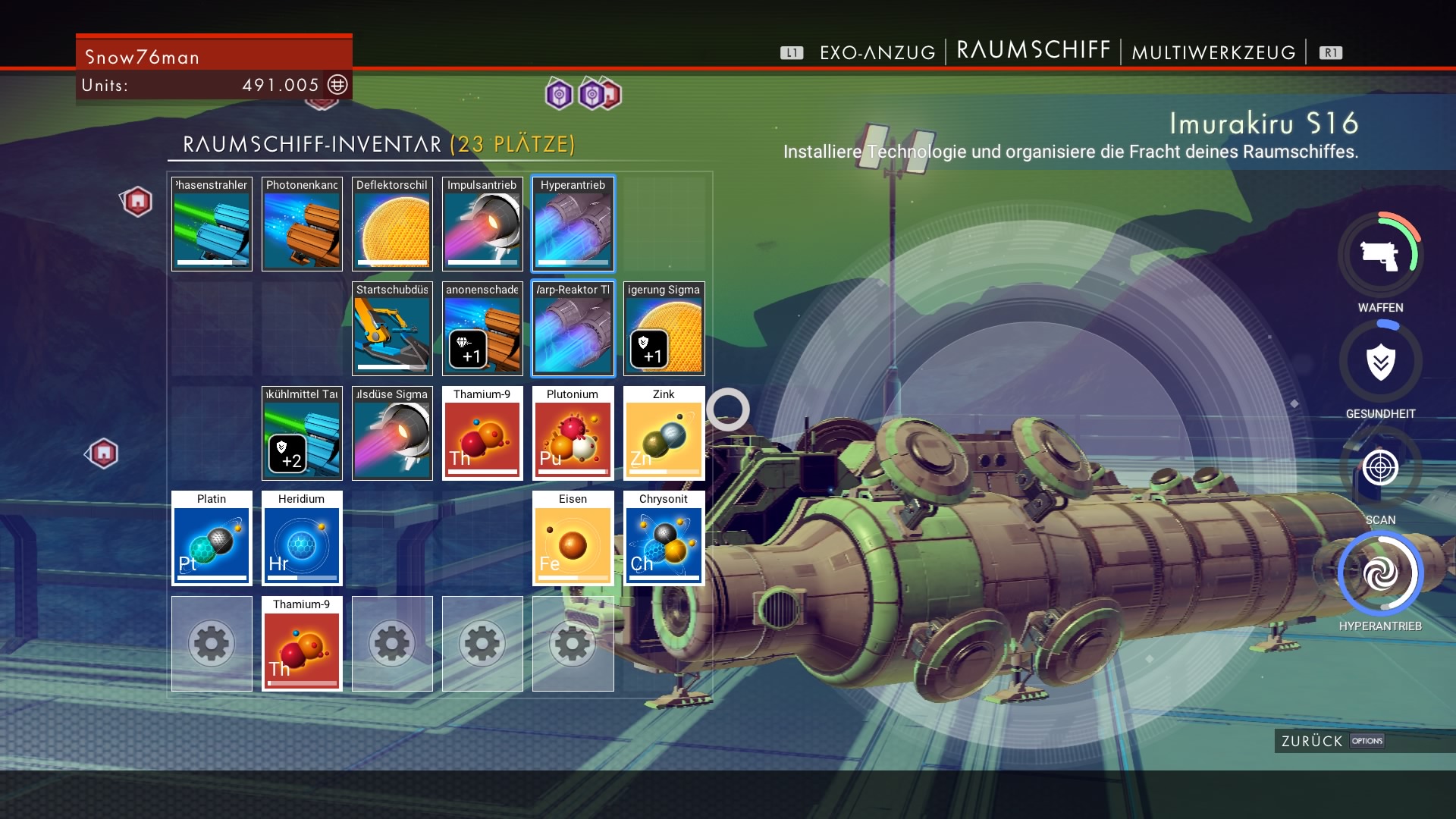This screenshot has width=1456, height=819.
Task: Pick the Plutonium stack
Action: coord(573,434)
